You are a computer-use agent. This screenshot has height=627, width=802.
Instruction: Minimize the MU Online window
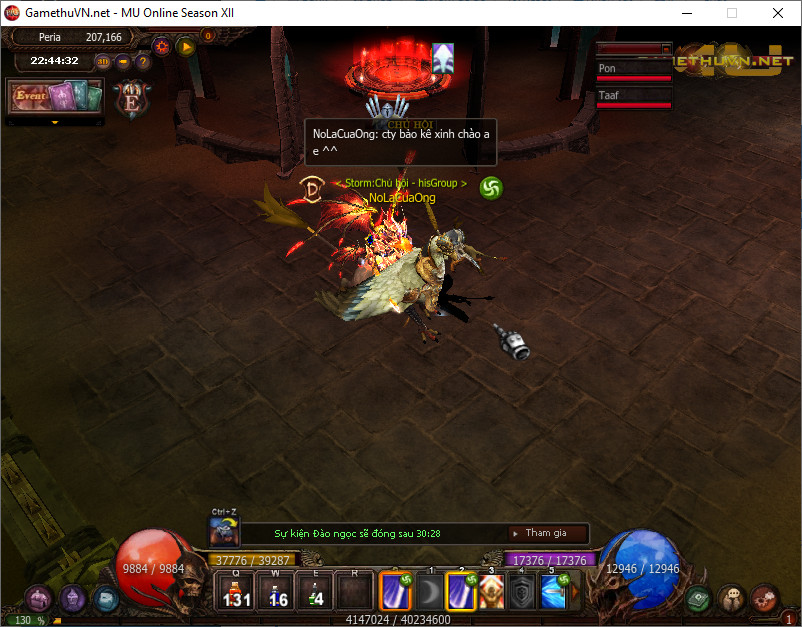pyautogui.click(x=687, y=14)
